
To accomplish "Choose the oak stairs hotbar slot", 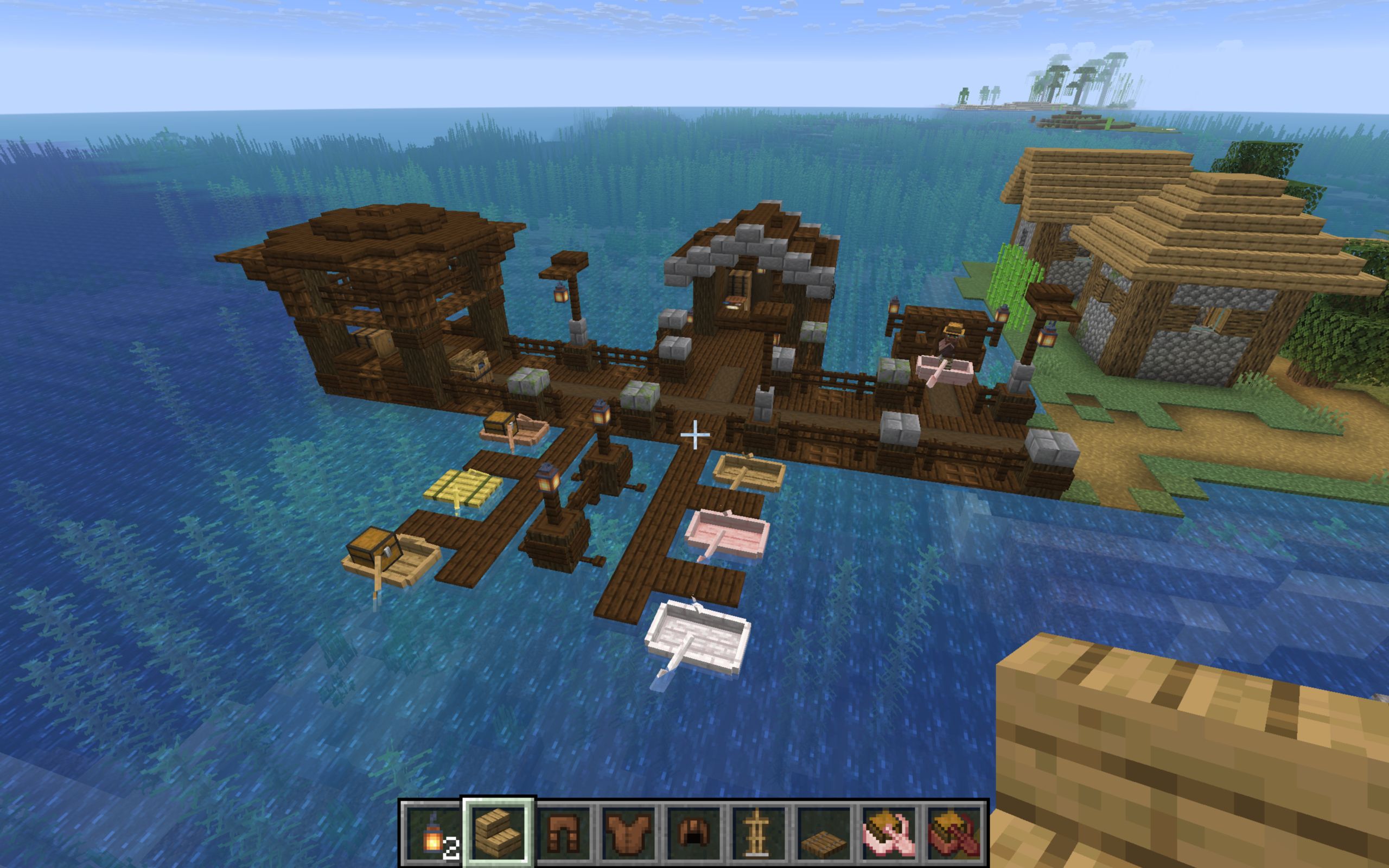I will [498, 832].
